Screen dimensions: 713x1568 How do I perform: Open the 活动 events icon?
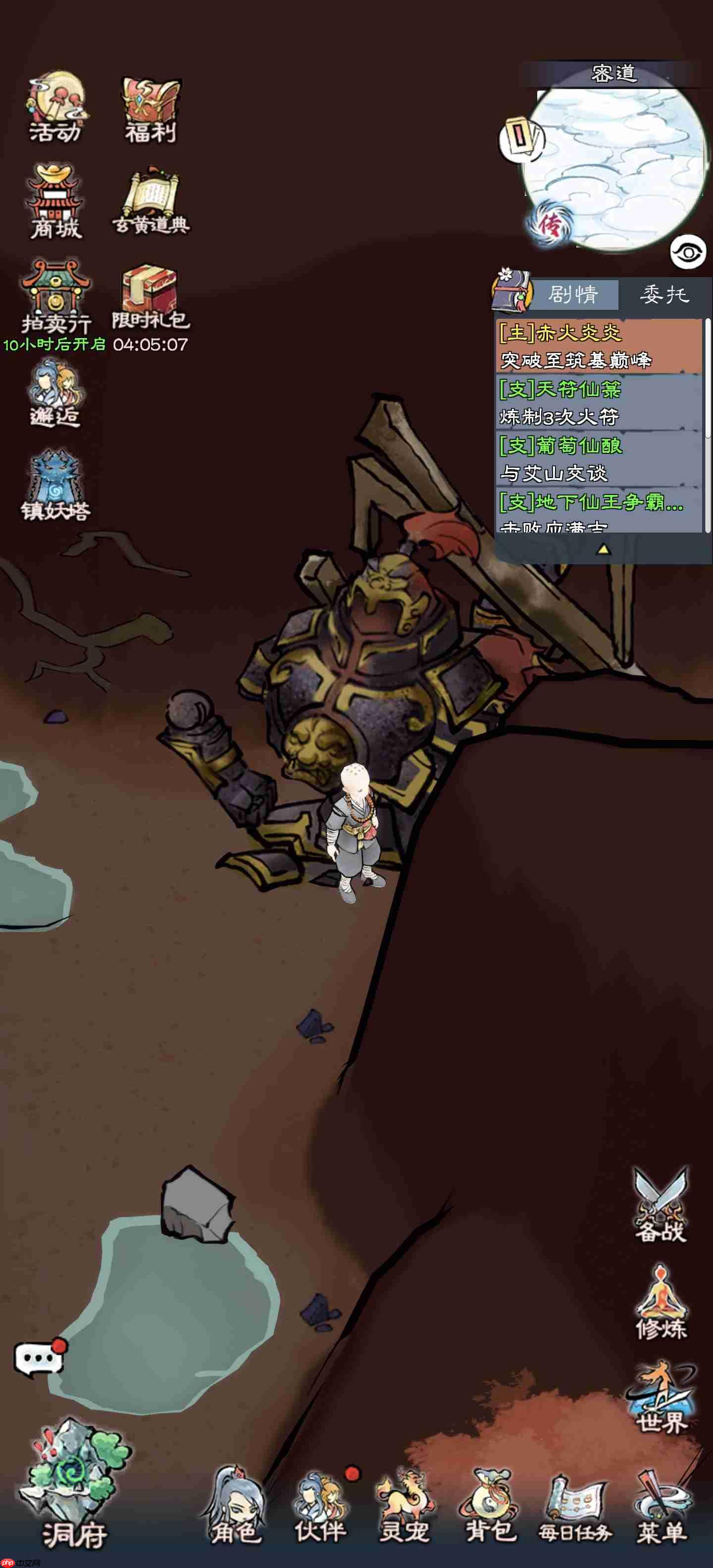pos(55,108)
